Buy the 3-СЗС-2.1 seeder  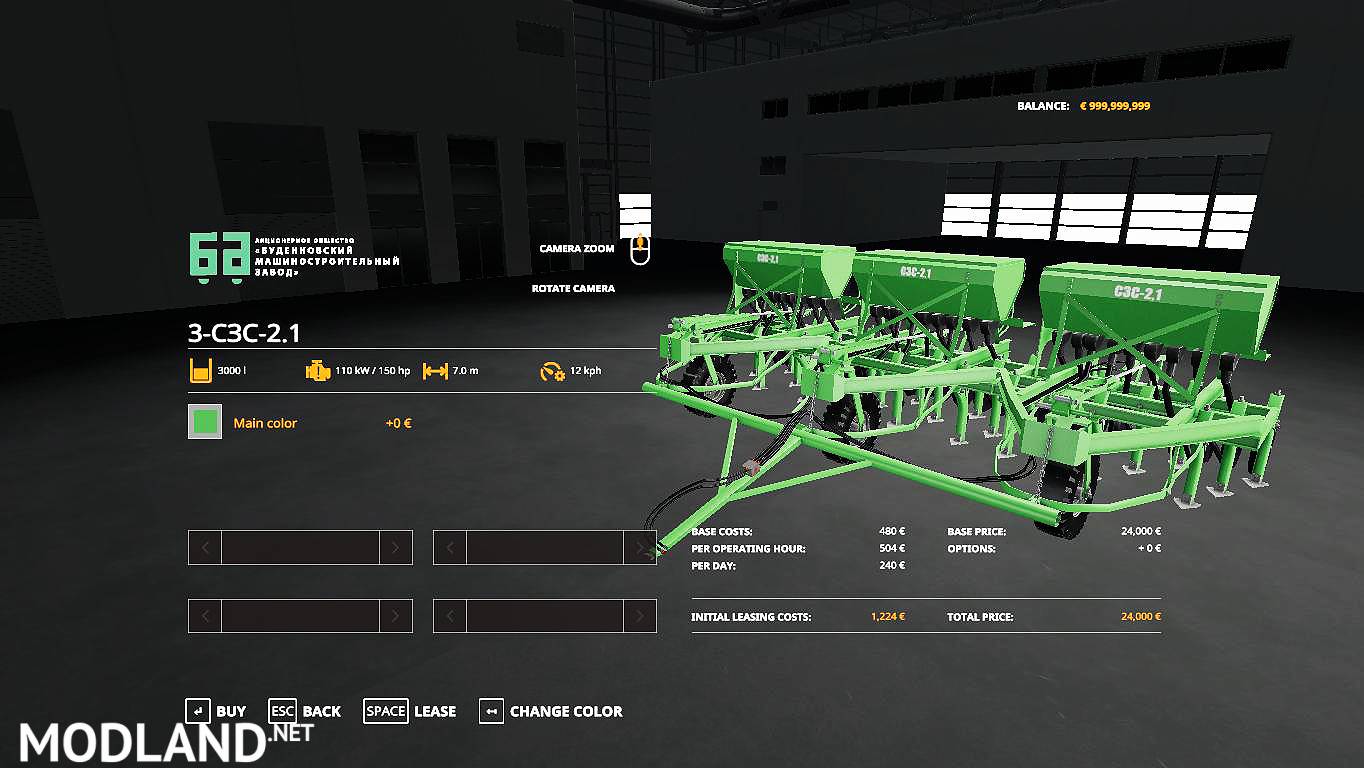click(x=216, y=711)
